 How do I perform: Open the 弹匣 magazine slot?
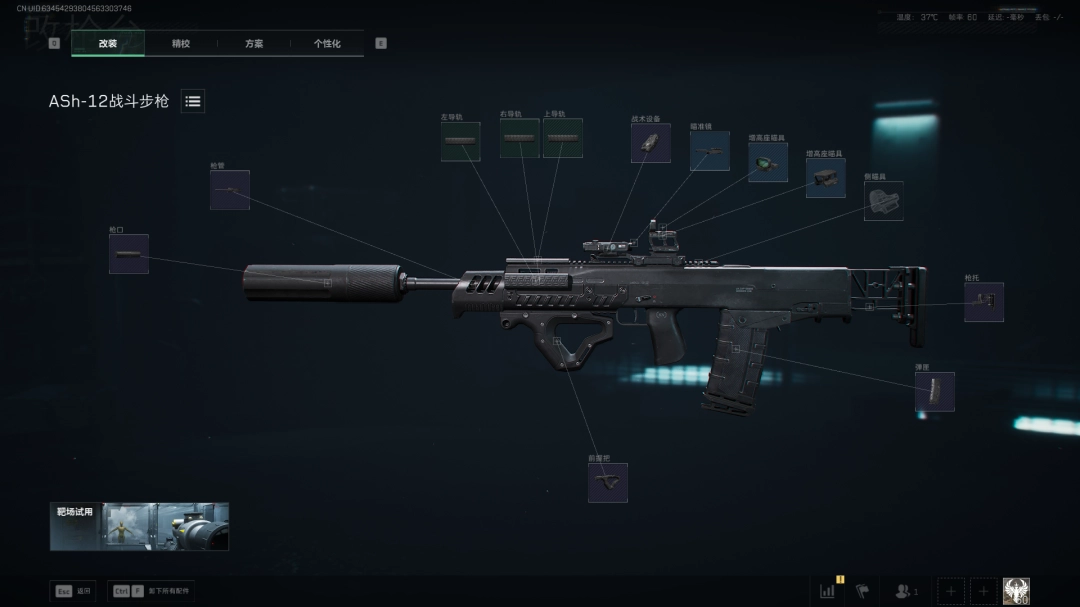coord(934,392)
